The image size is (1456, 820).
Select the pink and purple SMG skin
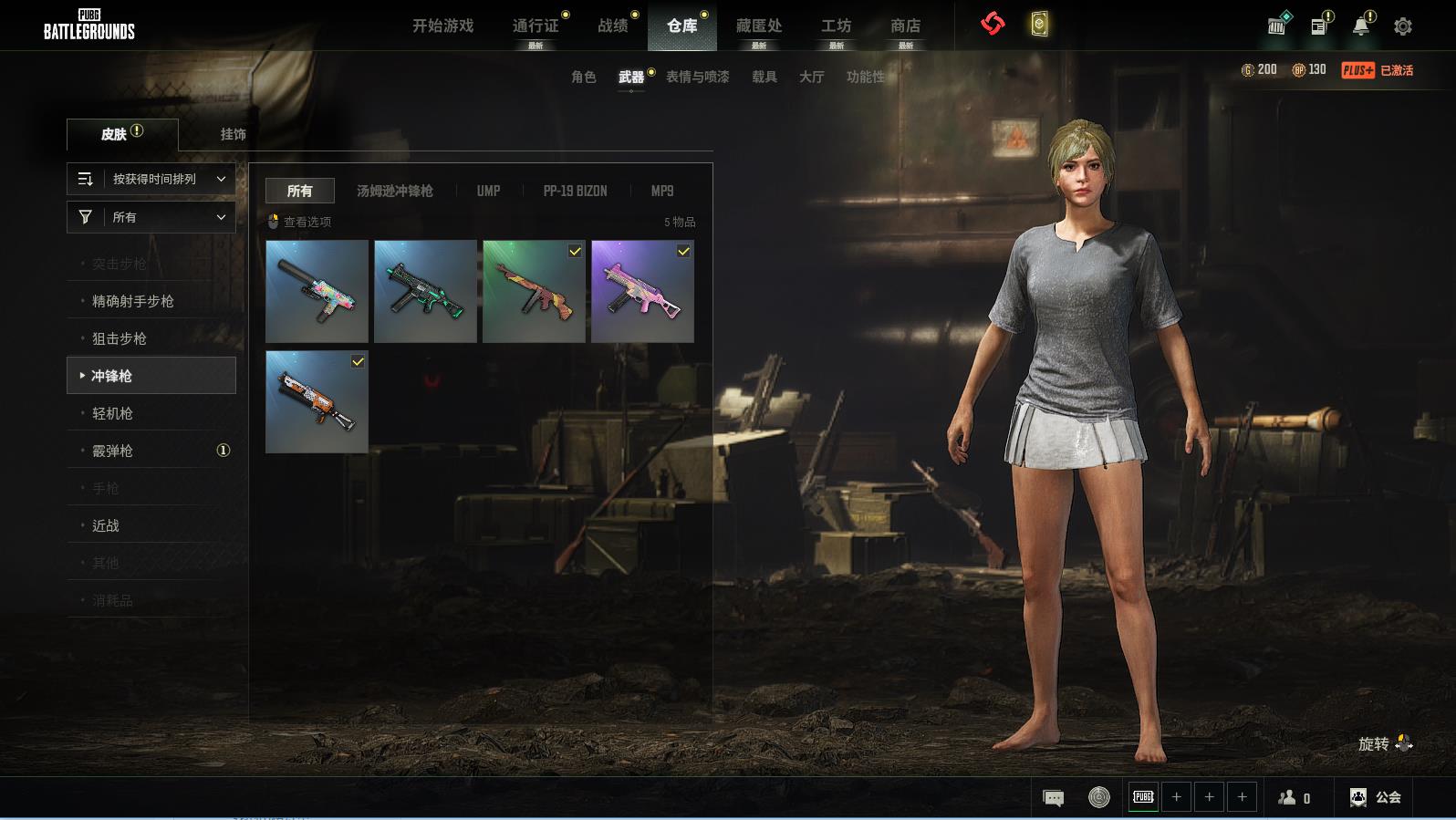click(642, 291)
